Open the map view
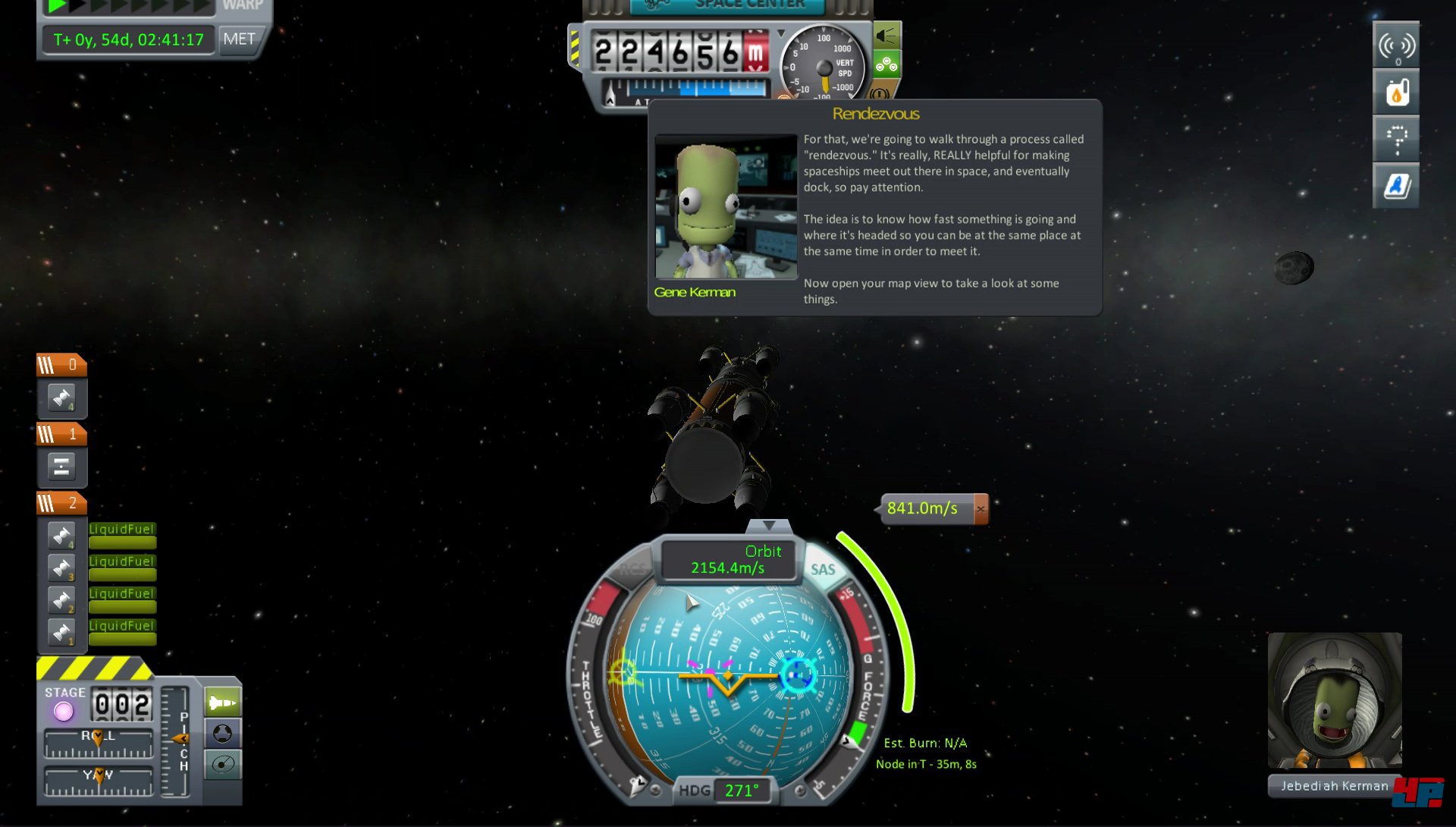The height and width of the screenshot is (827, 1456). click(x=222, y=764)
